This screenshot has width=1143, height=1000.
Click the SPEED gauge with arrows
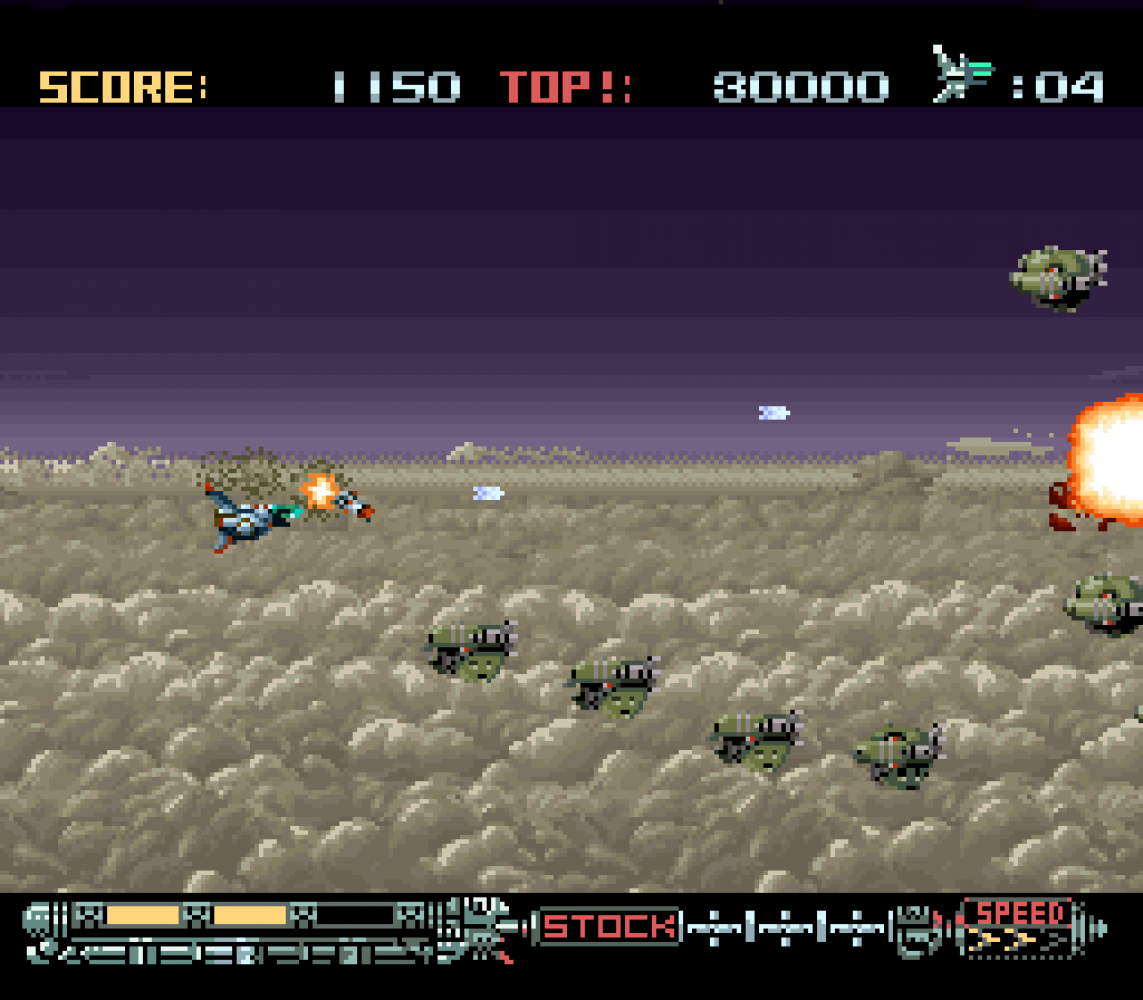point(1019,926)
